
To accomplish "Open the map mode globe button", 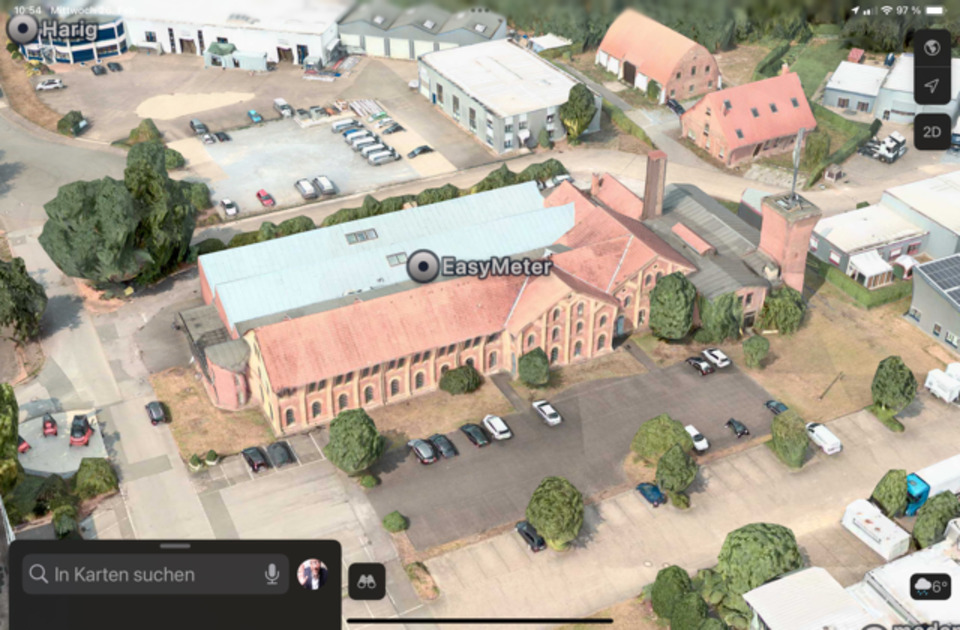I will 932,47.
